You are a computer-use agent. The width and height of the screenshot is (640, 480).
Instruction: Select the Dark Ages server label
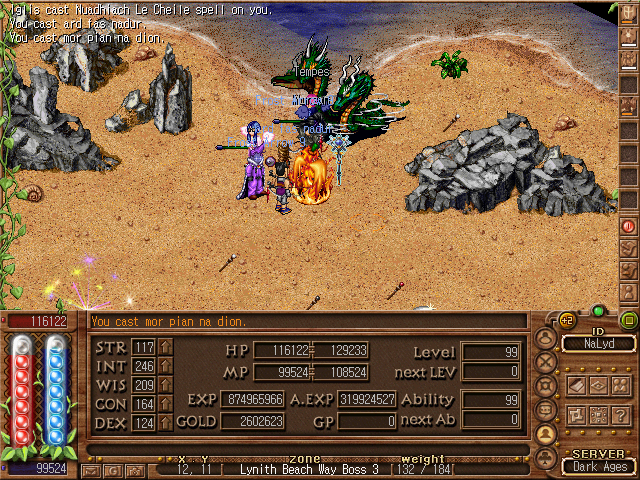(x=598, y=465)
